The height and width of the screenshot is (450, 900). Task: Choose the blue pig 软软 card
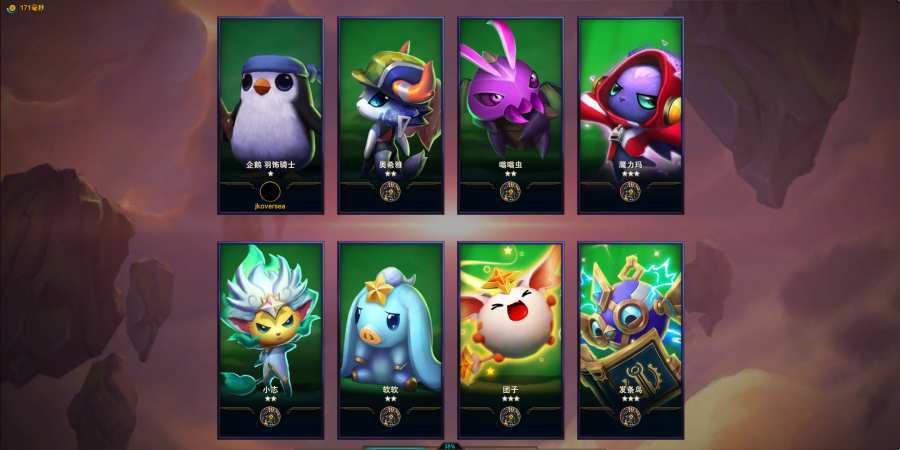click(x=390, y=340)
